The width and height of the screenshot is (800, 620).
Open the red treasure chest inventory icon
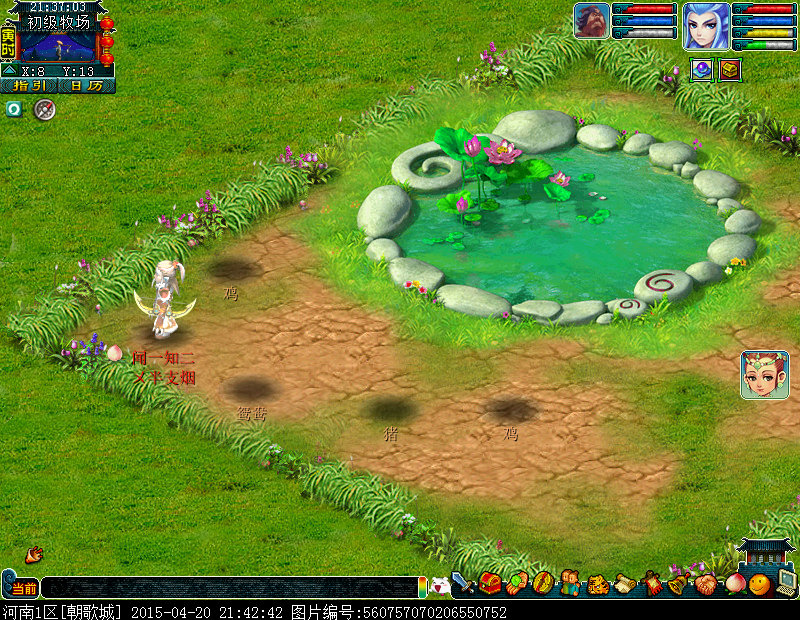490,583
